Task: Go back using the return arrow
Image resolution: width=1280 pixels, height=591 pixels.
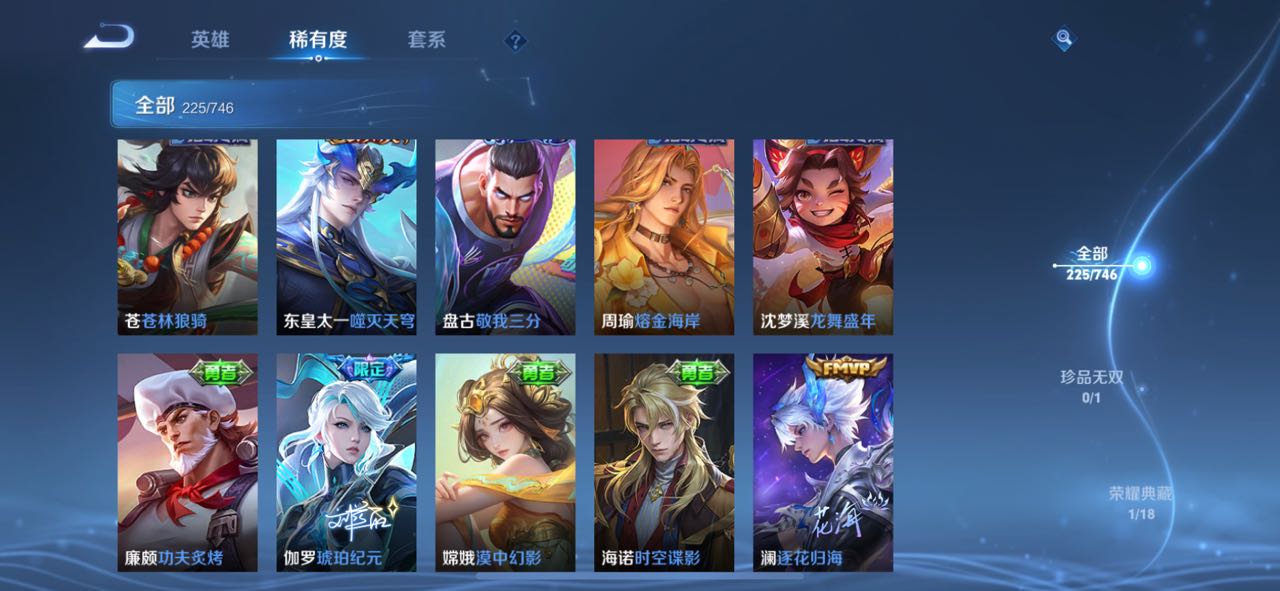Action: [109, 39]
